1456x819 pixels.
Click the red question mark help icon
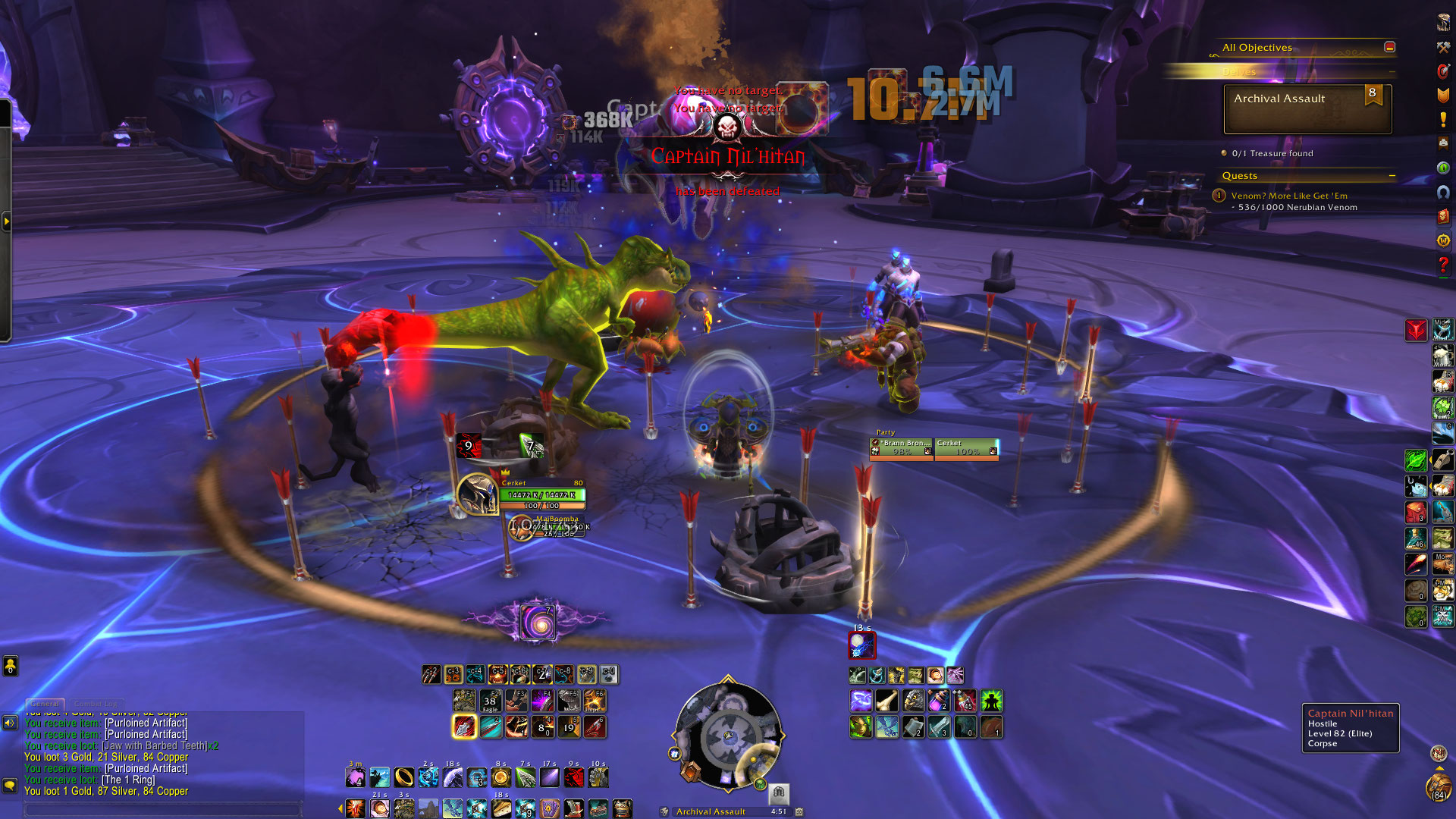pyautogui.click(x=1442, y=265)
